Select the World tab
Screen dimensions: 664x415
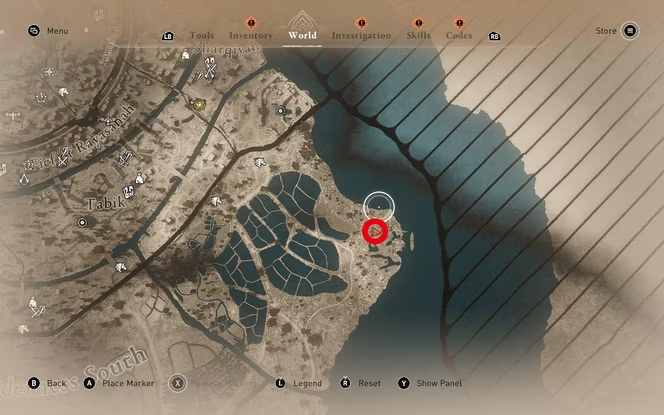(302, 36)
